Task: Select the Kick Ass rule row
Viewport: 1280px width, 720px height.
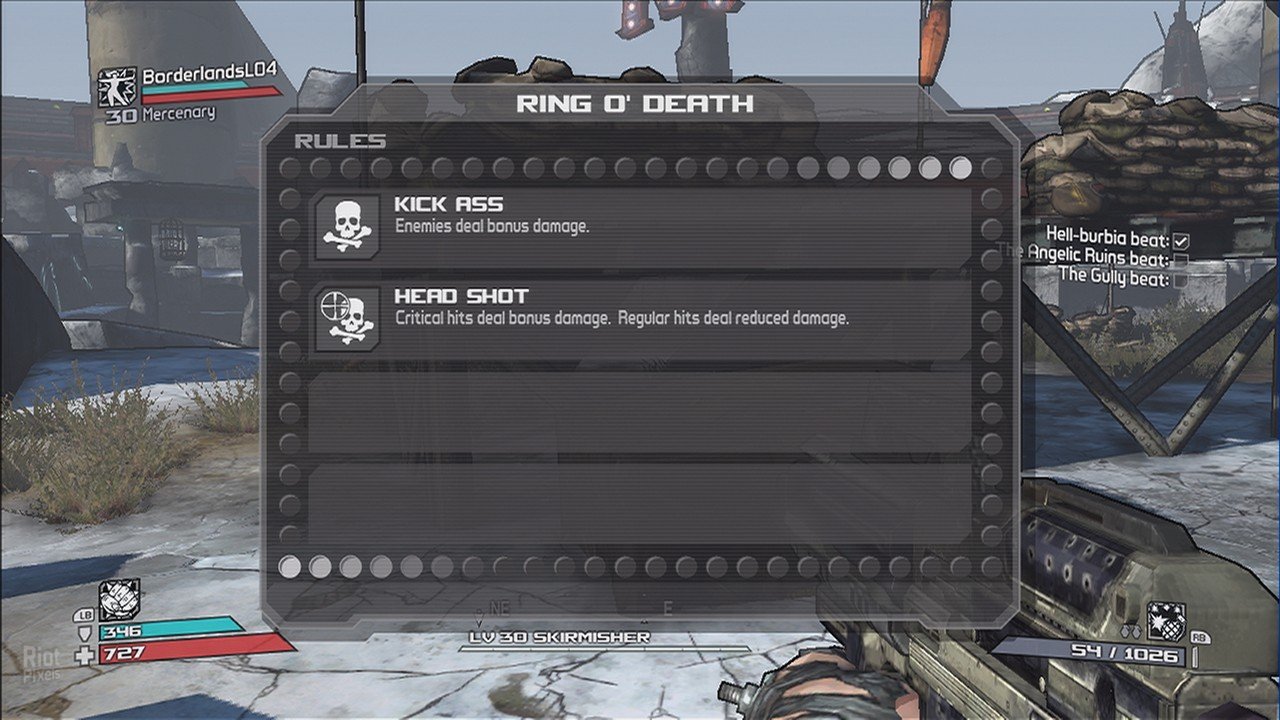Action: tap(640, 227)
